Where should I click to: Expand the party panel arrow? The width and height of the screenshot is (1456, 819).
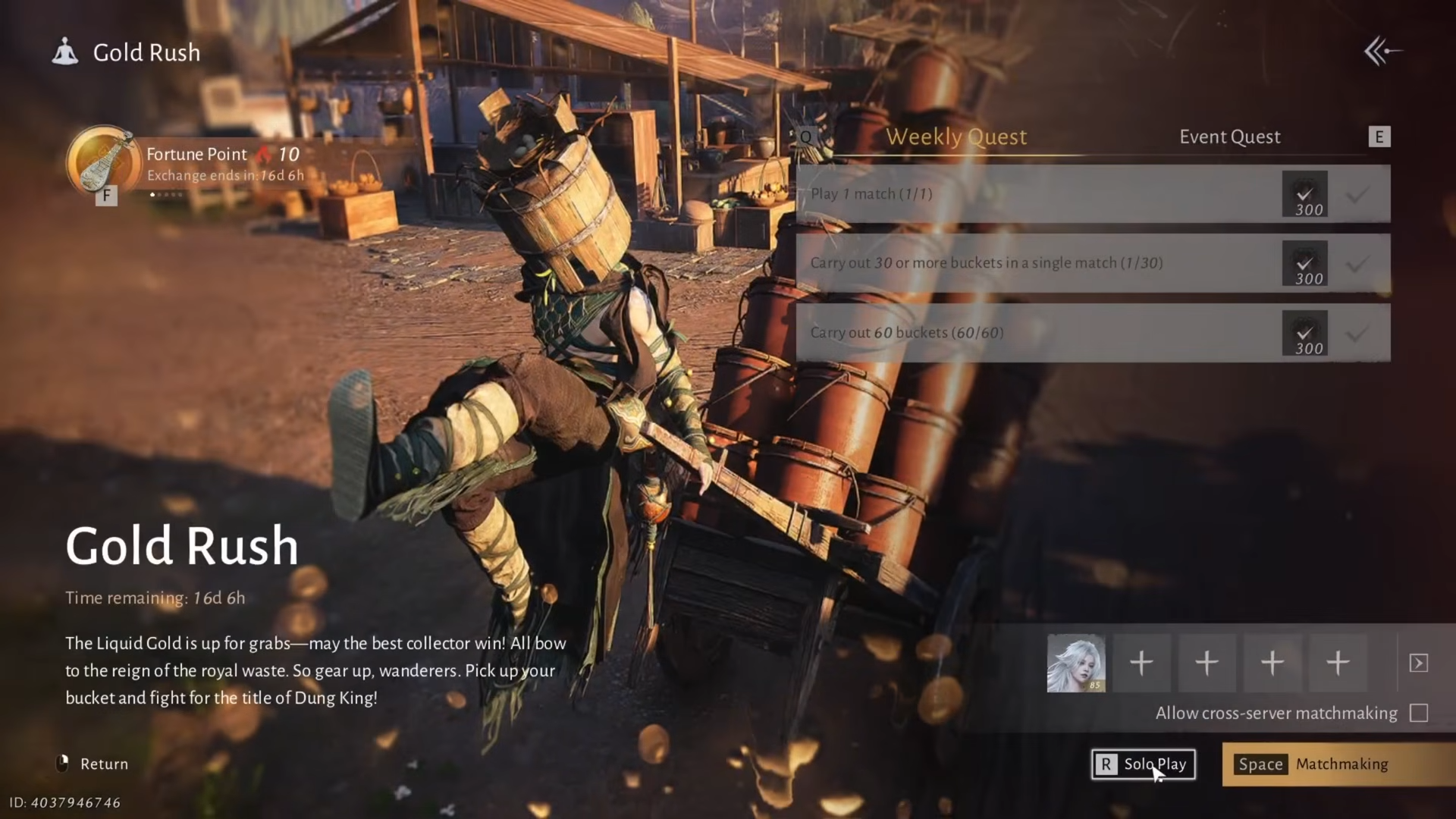[1418, 664]
